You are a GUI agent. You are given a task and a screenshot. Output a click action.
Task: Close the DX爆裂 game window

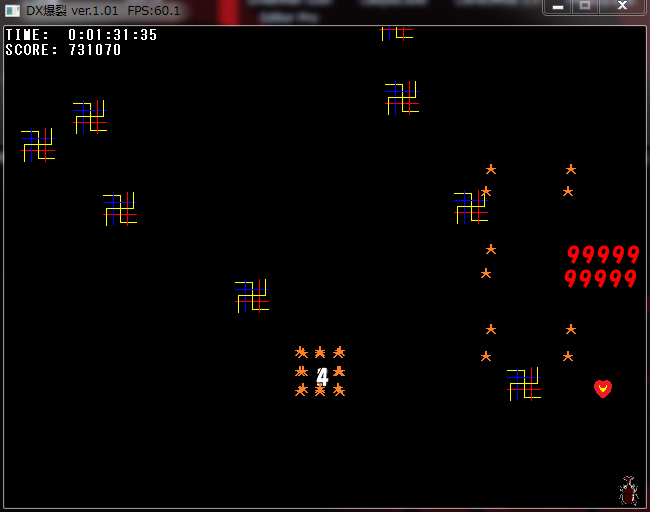(622, 7)
